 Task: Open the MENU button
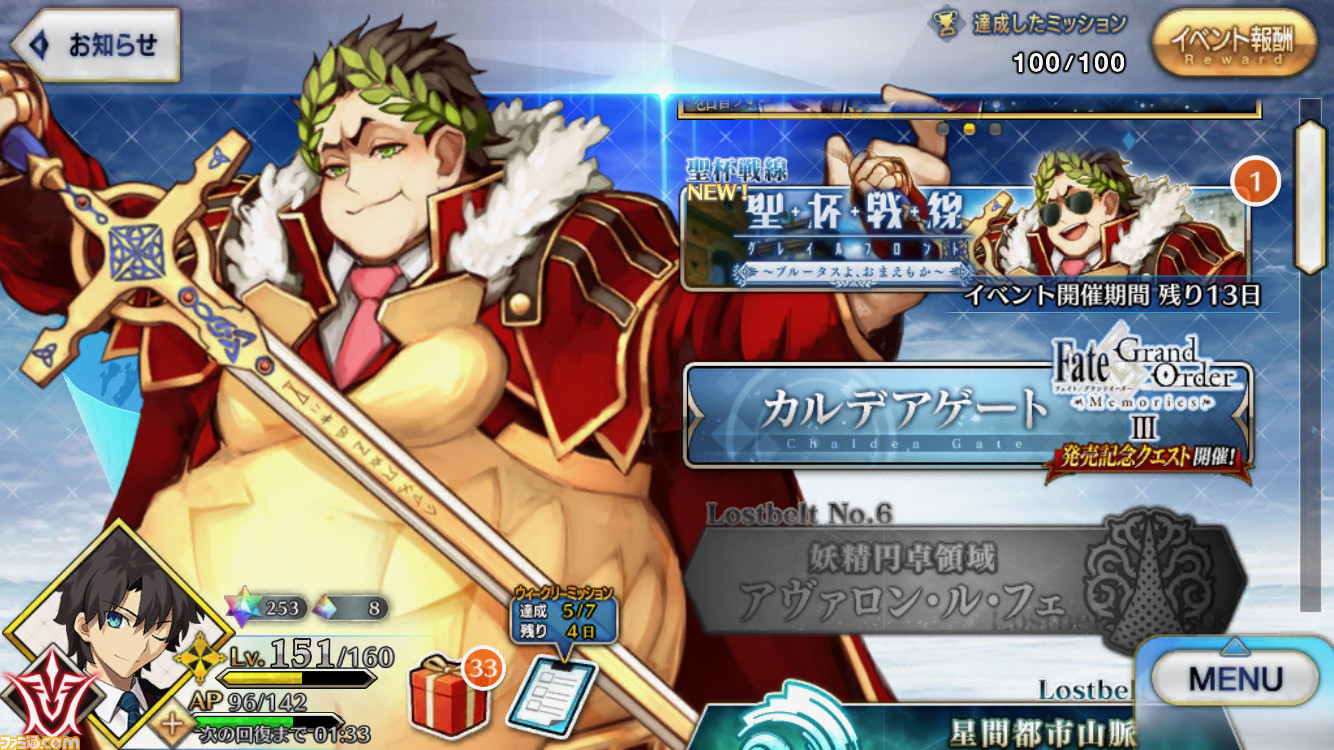tap(1234, 675)
